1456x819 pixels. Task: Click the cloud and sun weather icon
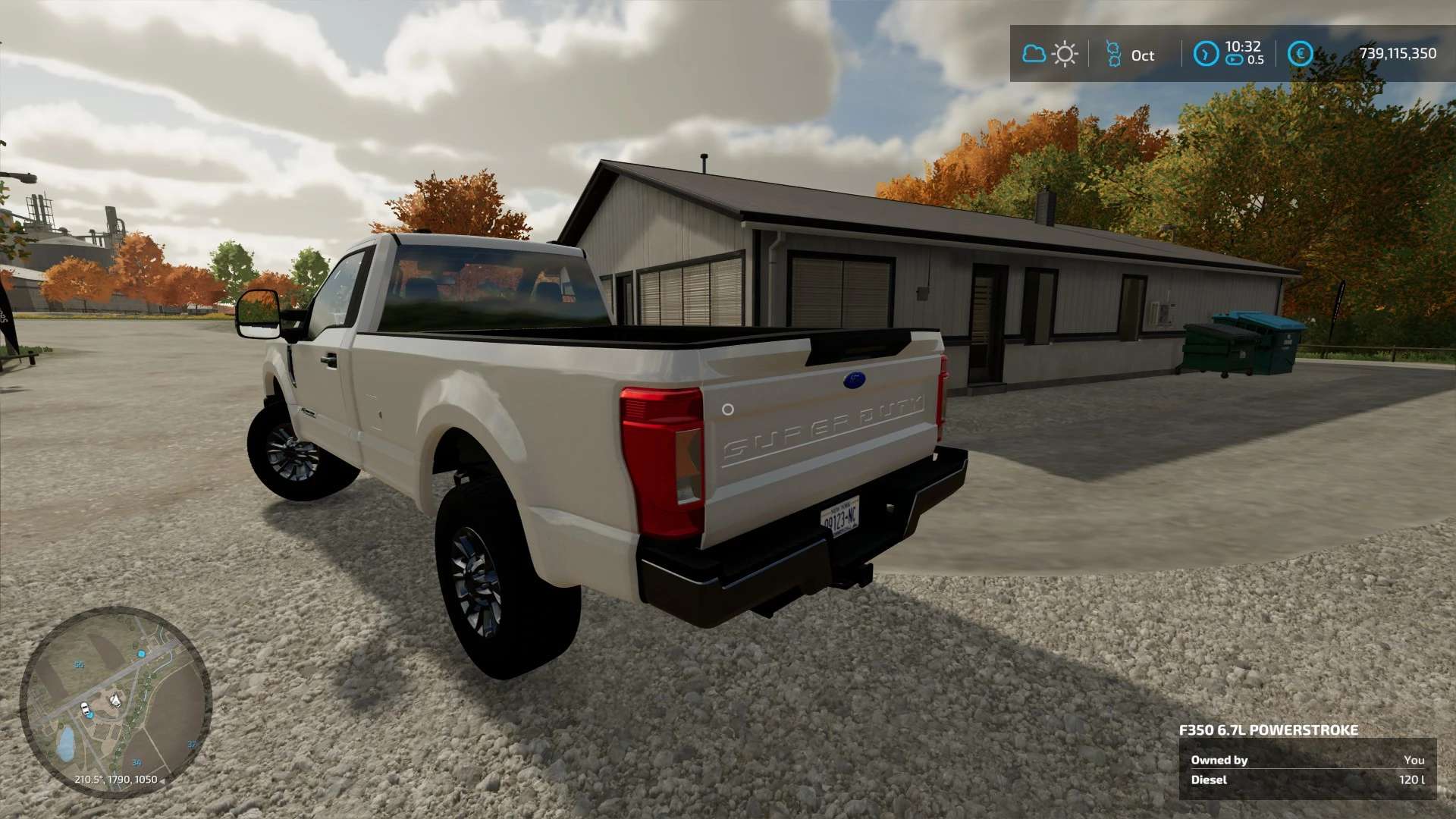[1050, 54]
